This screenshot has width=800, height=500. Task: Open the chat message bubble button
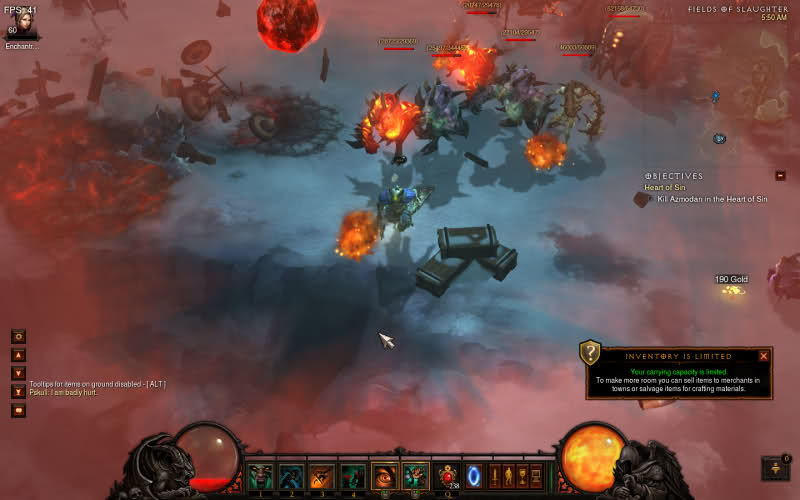pos(18,410)
